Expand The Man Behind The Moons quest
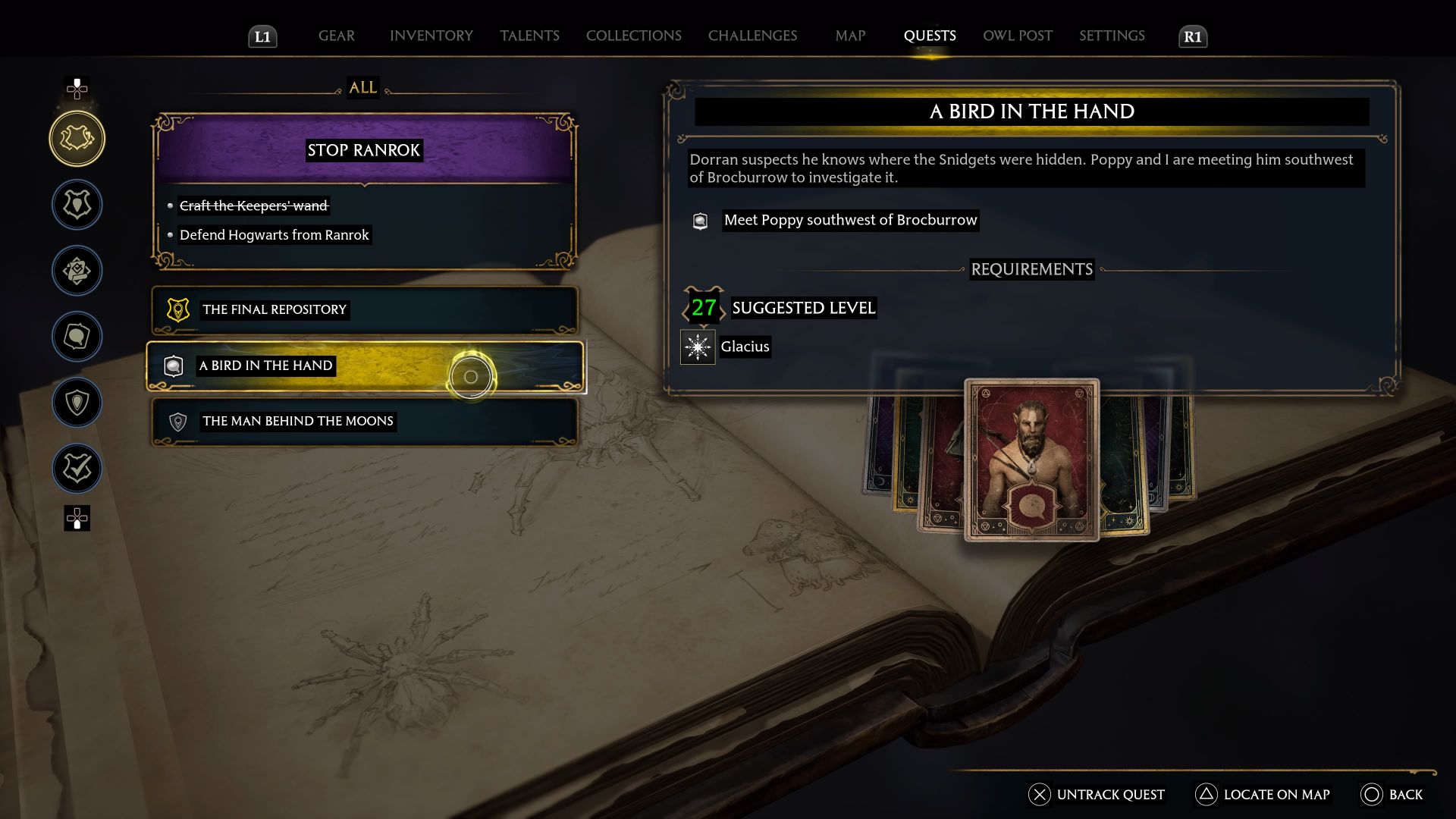 point(362,421)
